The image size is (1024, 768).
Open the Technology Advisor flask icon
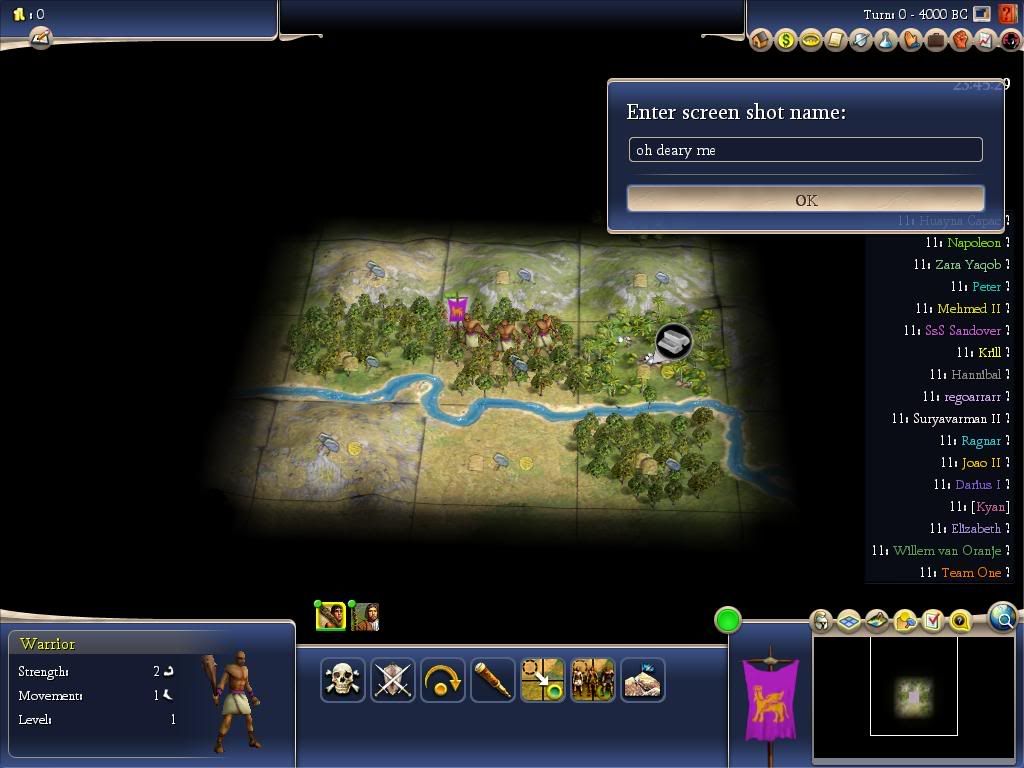pyautogui.click(x=885, y=41)
